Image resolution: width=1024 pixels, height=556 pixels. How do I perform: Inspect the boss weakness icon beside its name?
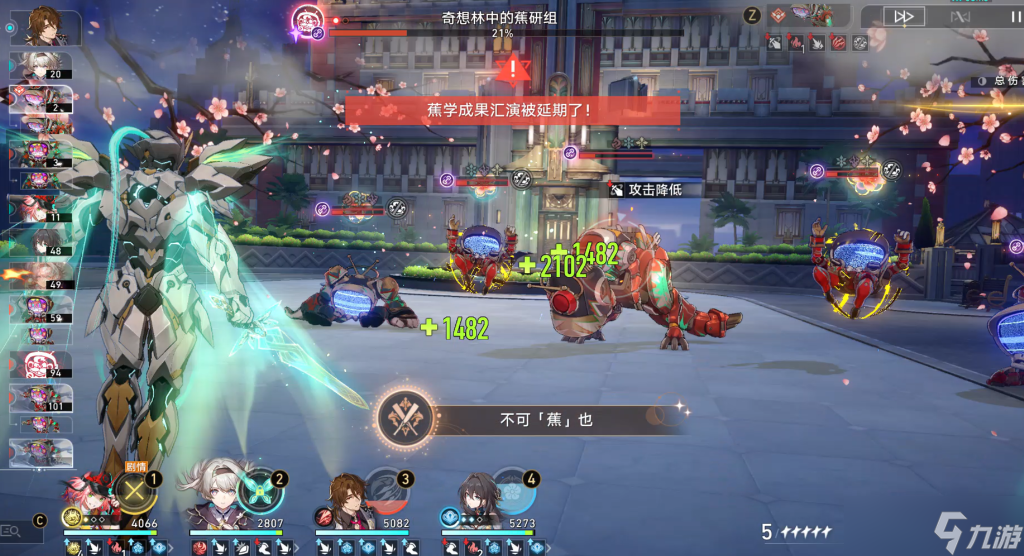click(317, 33)
